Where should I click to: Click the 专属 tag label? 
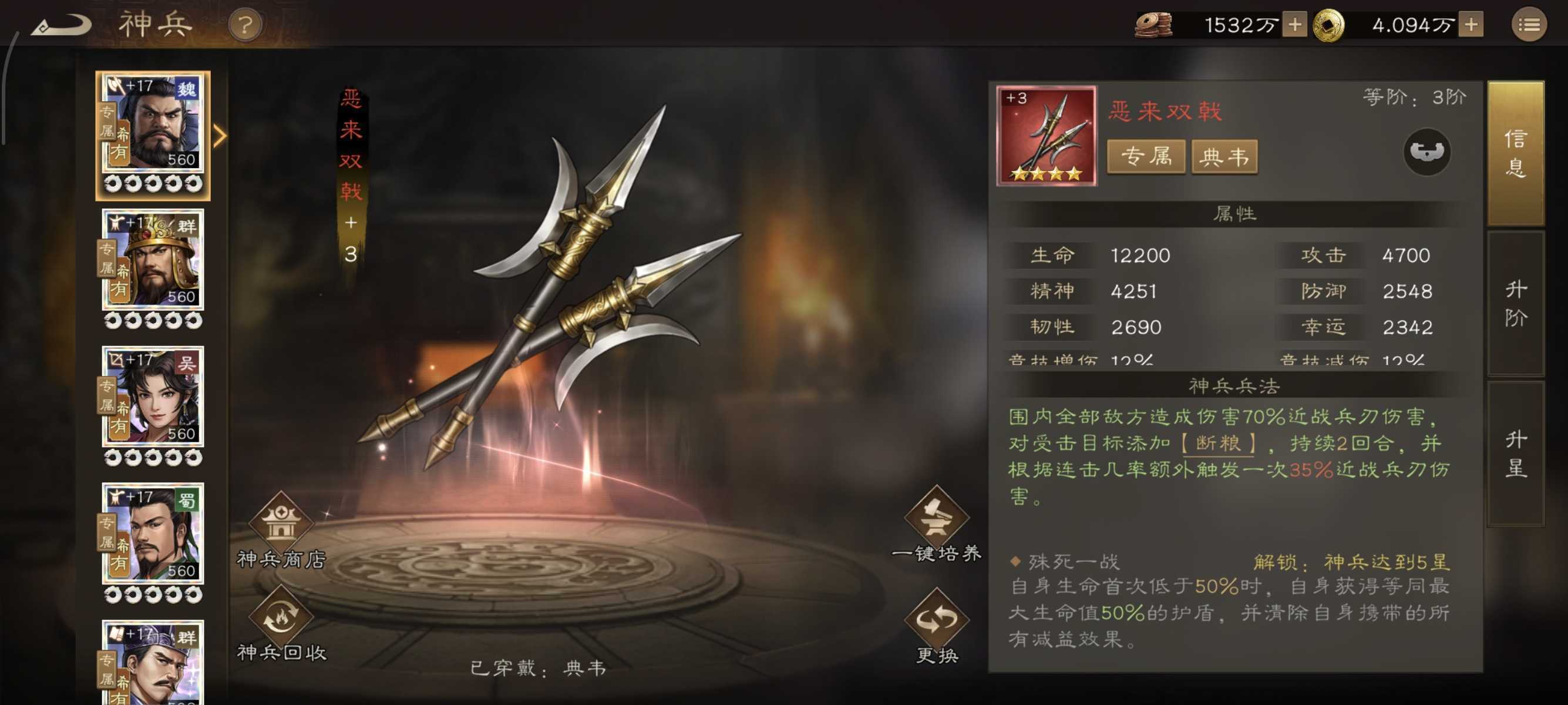(1146, 157)
